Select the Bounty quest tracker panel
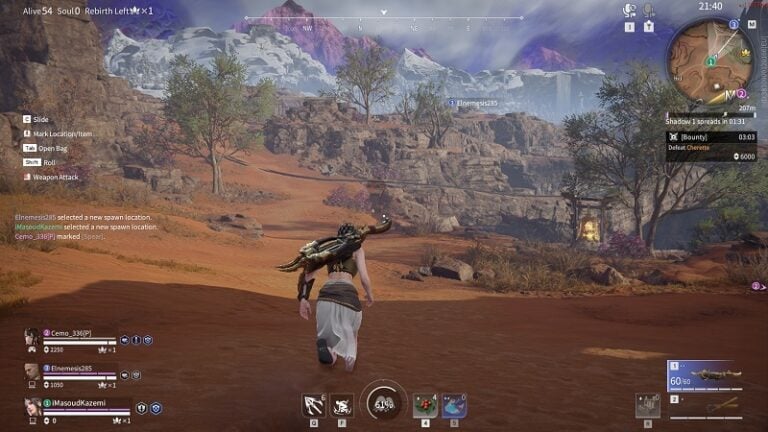Image resolution: width=768 pixels, height=432 pixels. [x=715, y=143]
